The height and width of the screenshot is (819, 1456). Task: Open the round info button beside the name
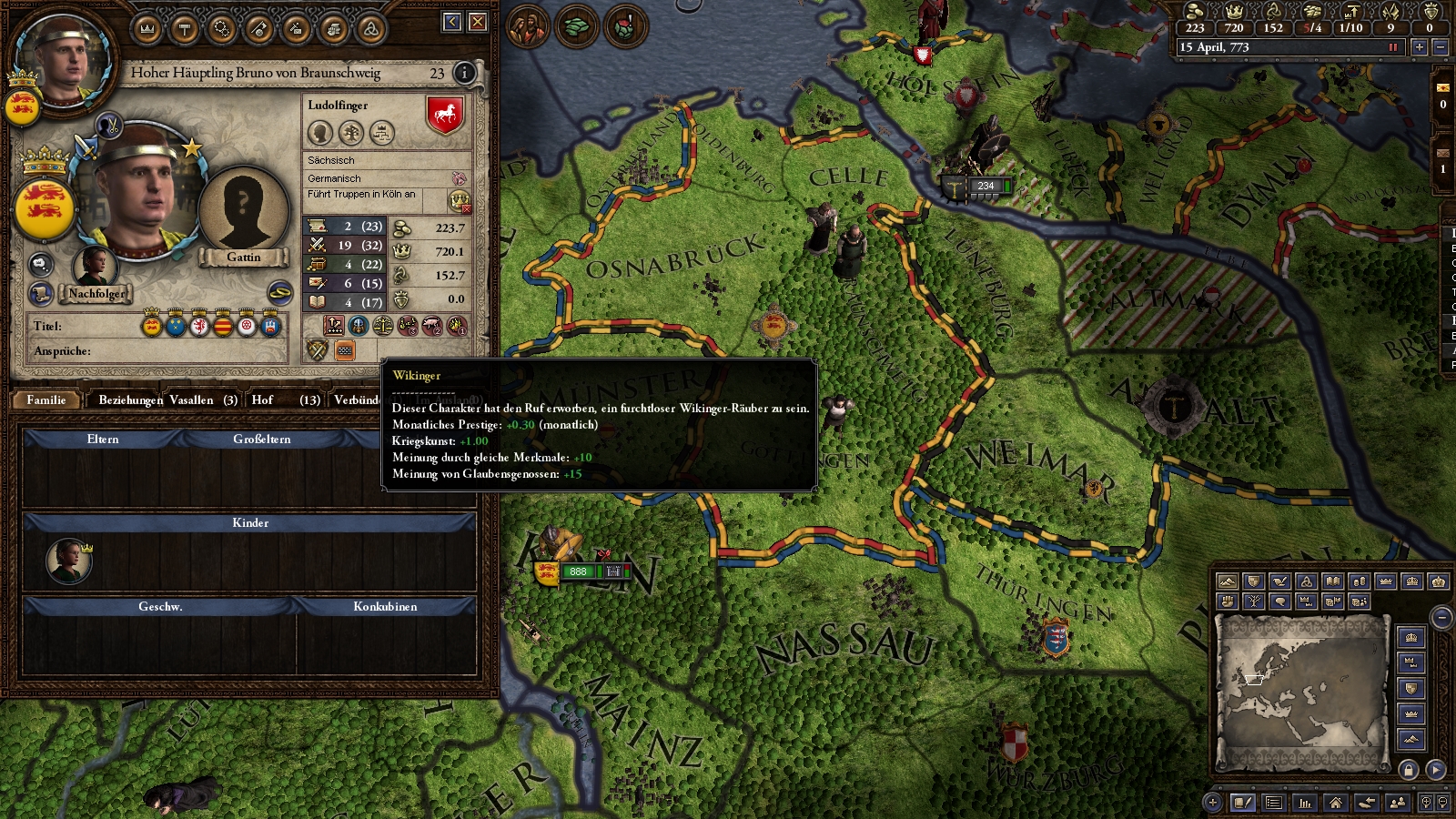pyautogui.click(x=464, y=73)
